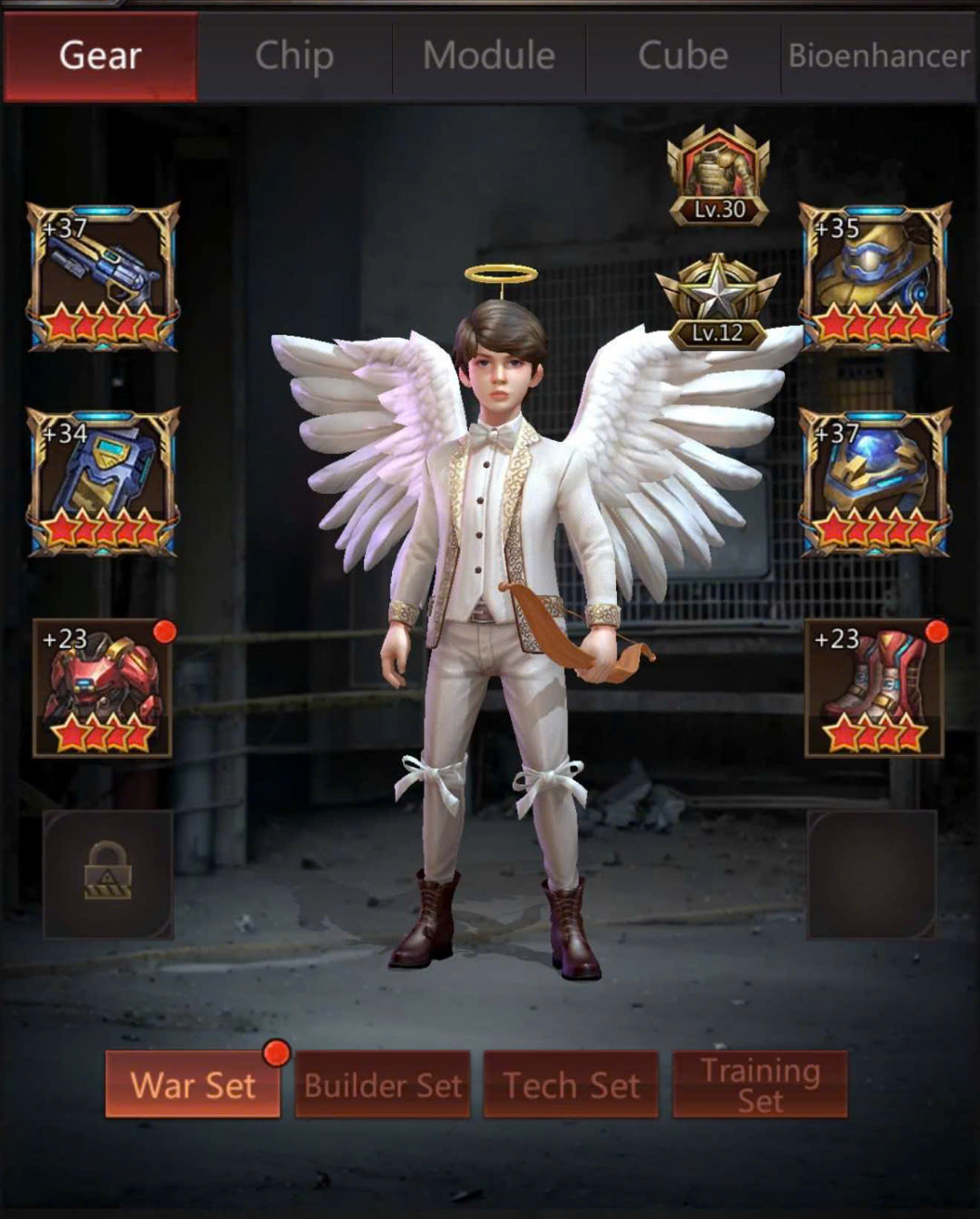
Task: Click the locked gear slot
Action: click(108, 875)
